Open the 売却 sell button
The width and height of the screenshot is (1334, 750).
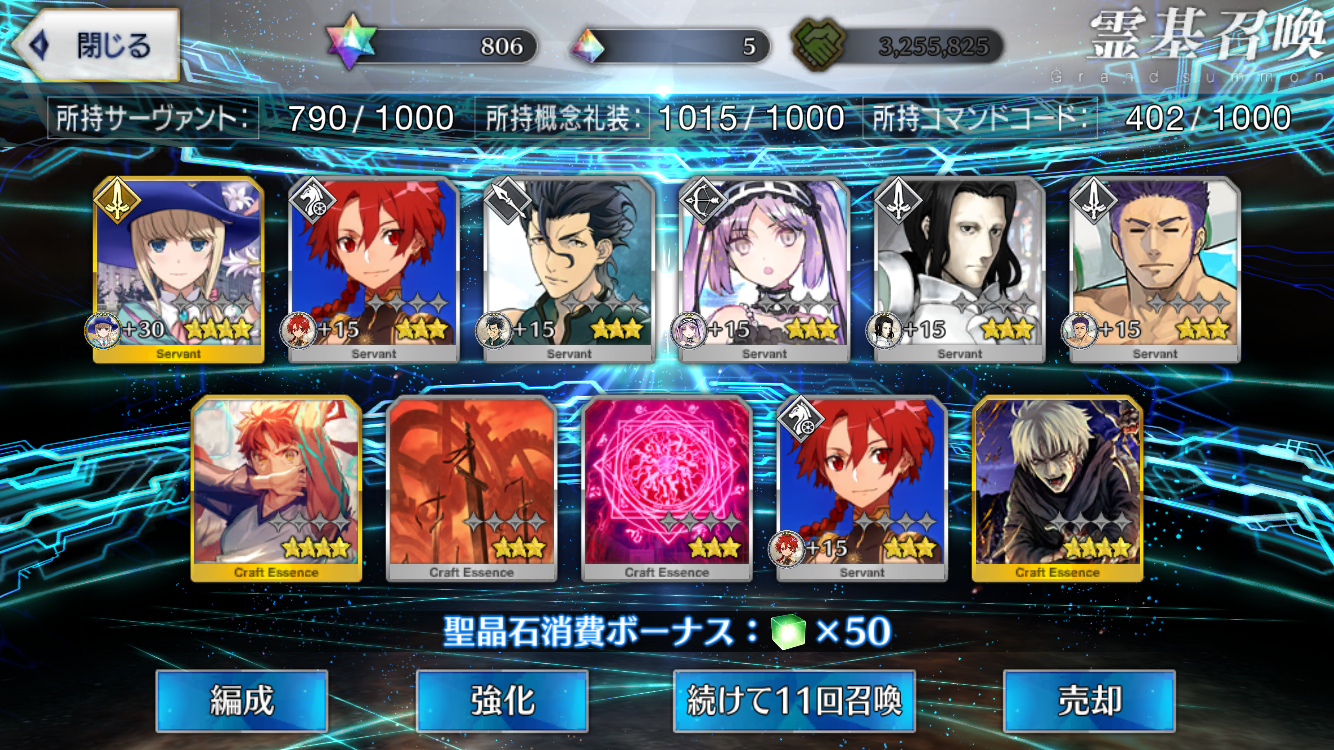[x=1088, y=701]
